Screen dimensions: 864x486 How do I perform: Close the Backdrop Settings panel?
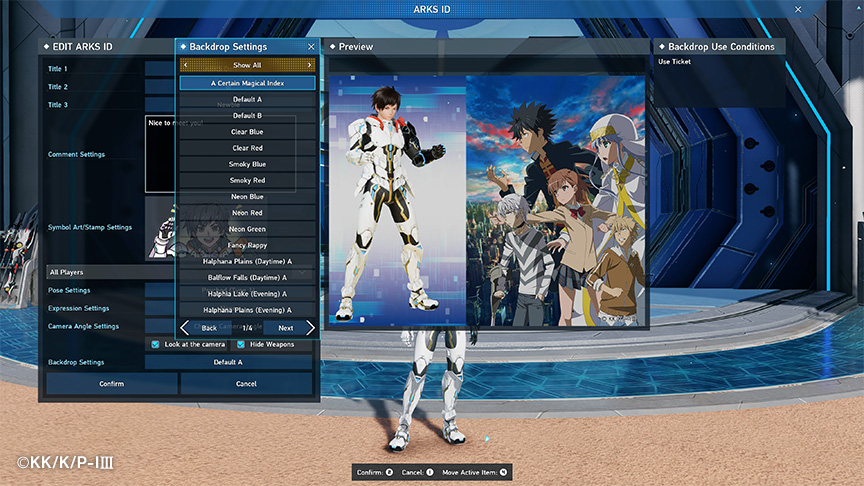click(311, 47)
